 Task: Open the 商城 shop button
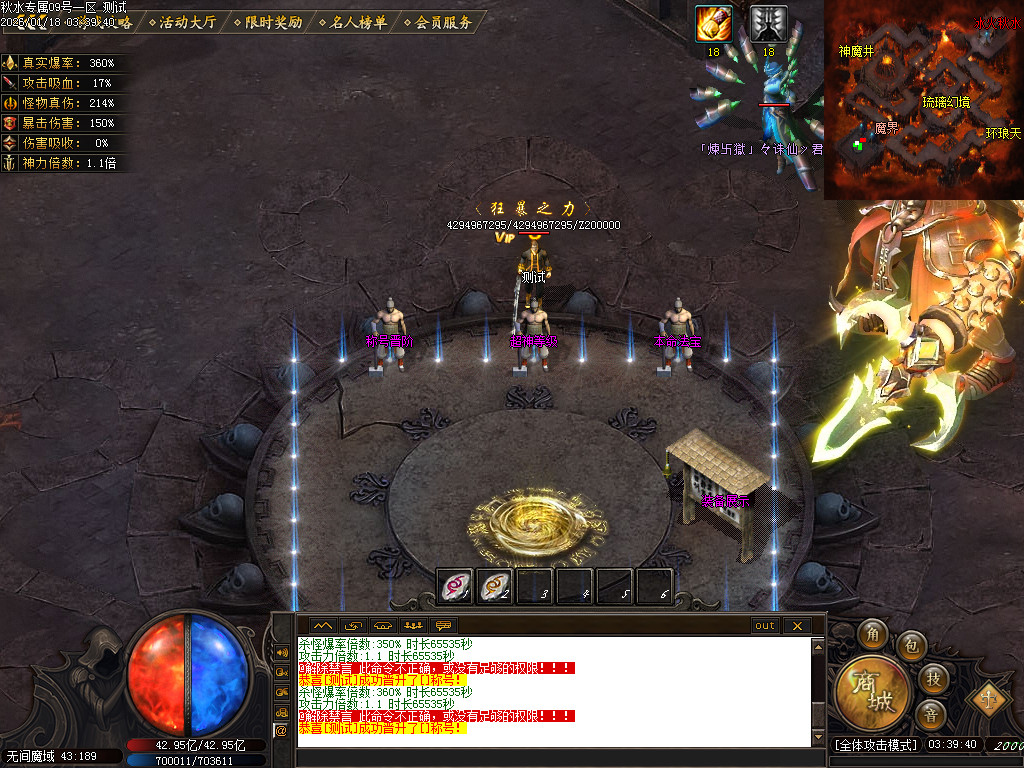pos(874,694)
